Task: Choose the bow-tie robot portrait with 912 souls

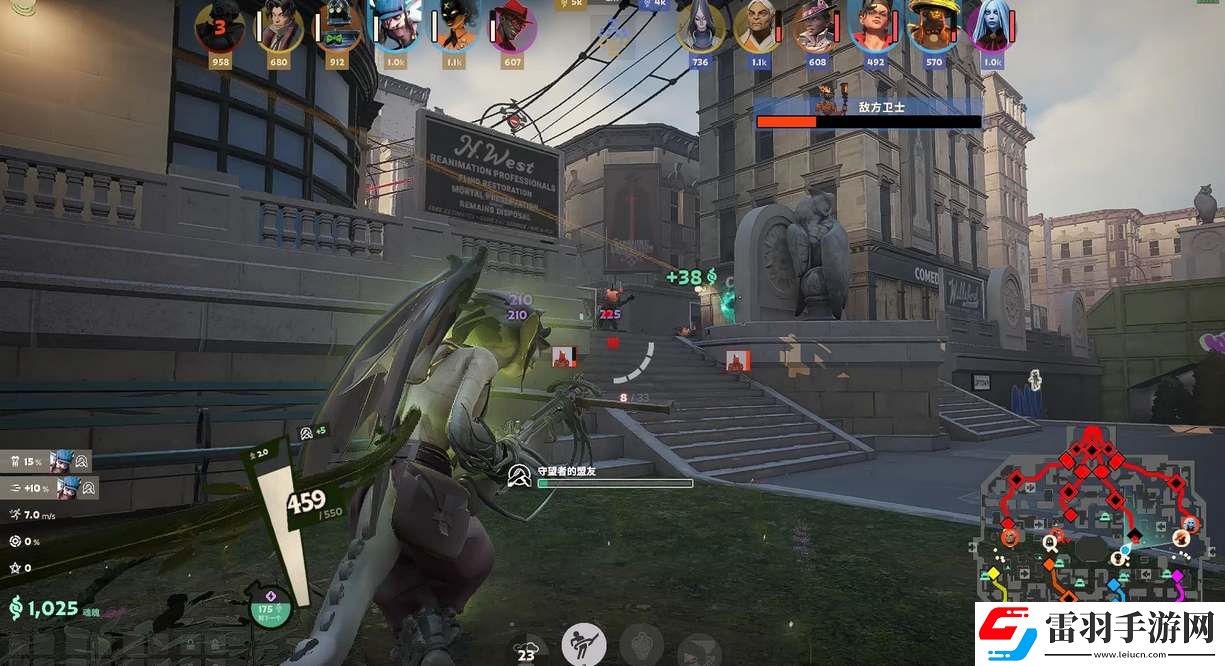Action: click(338, 27)
